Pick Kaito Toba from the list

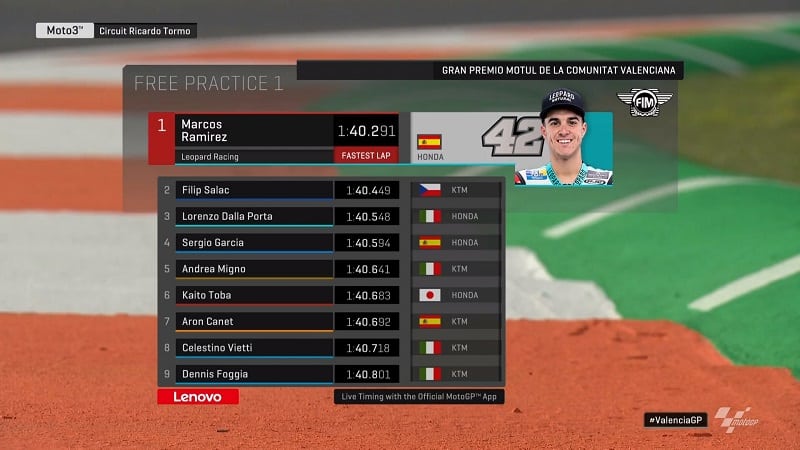tap(331, 295)
